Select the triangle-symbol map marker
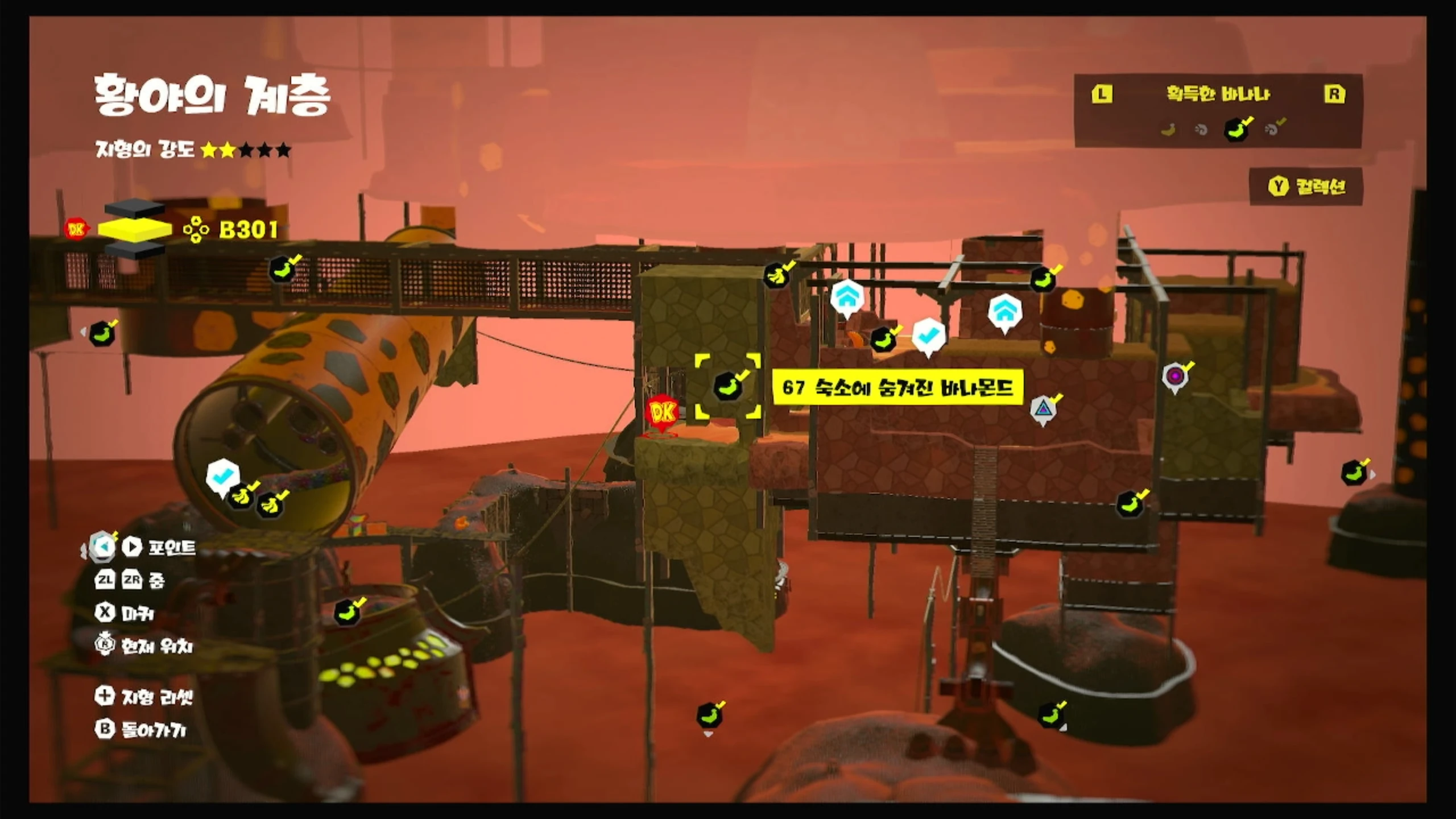1456x819 pixels. click(1043, 408)
